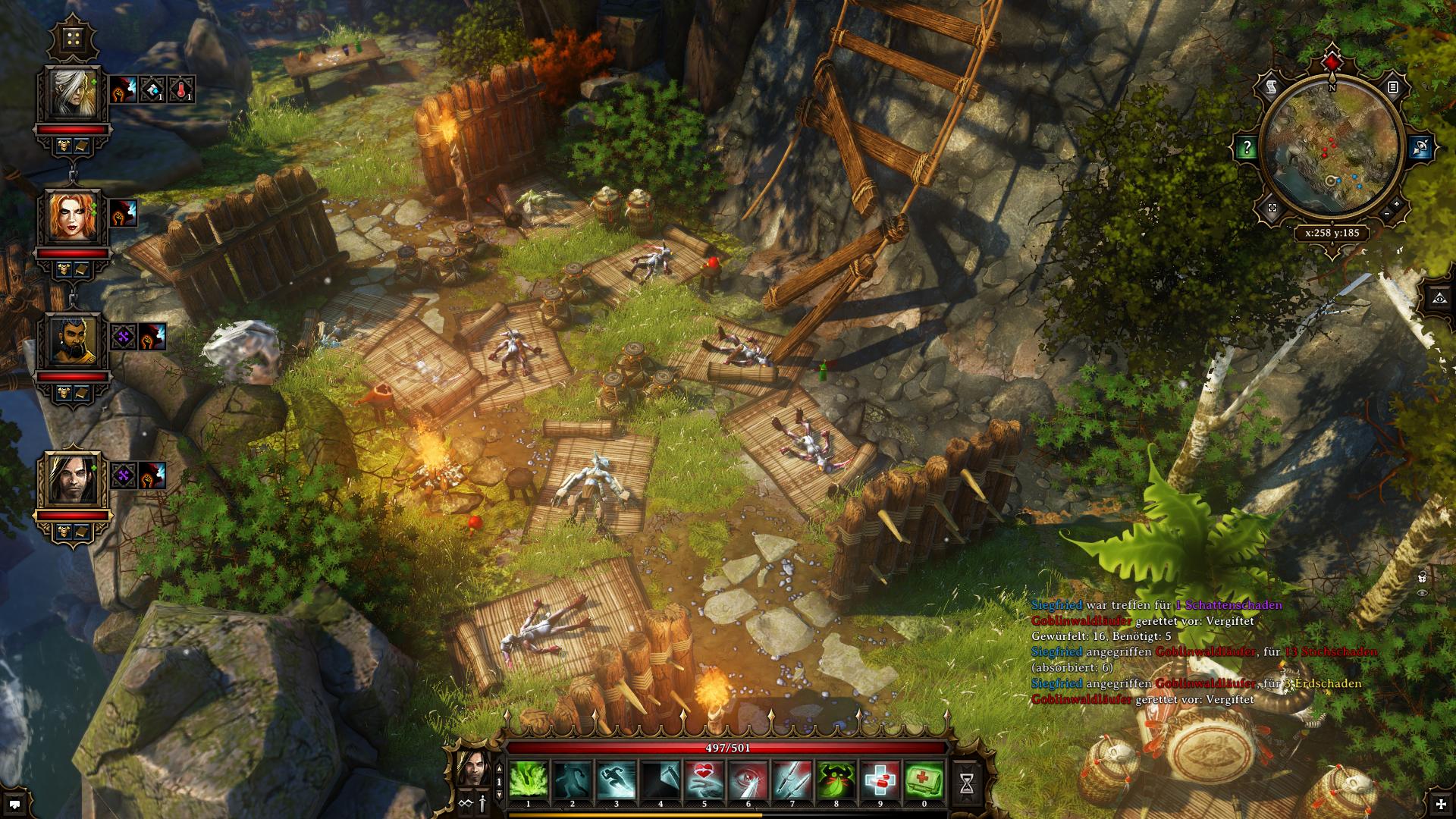Activate the green poison cloud skill

(x=529, y=779)
